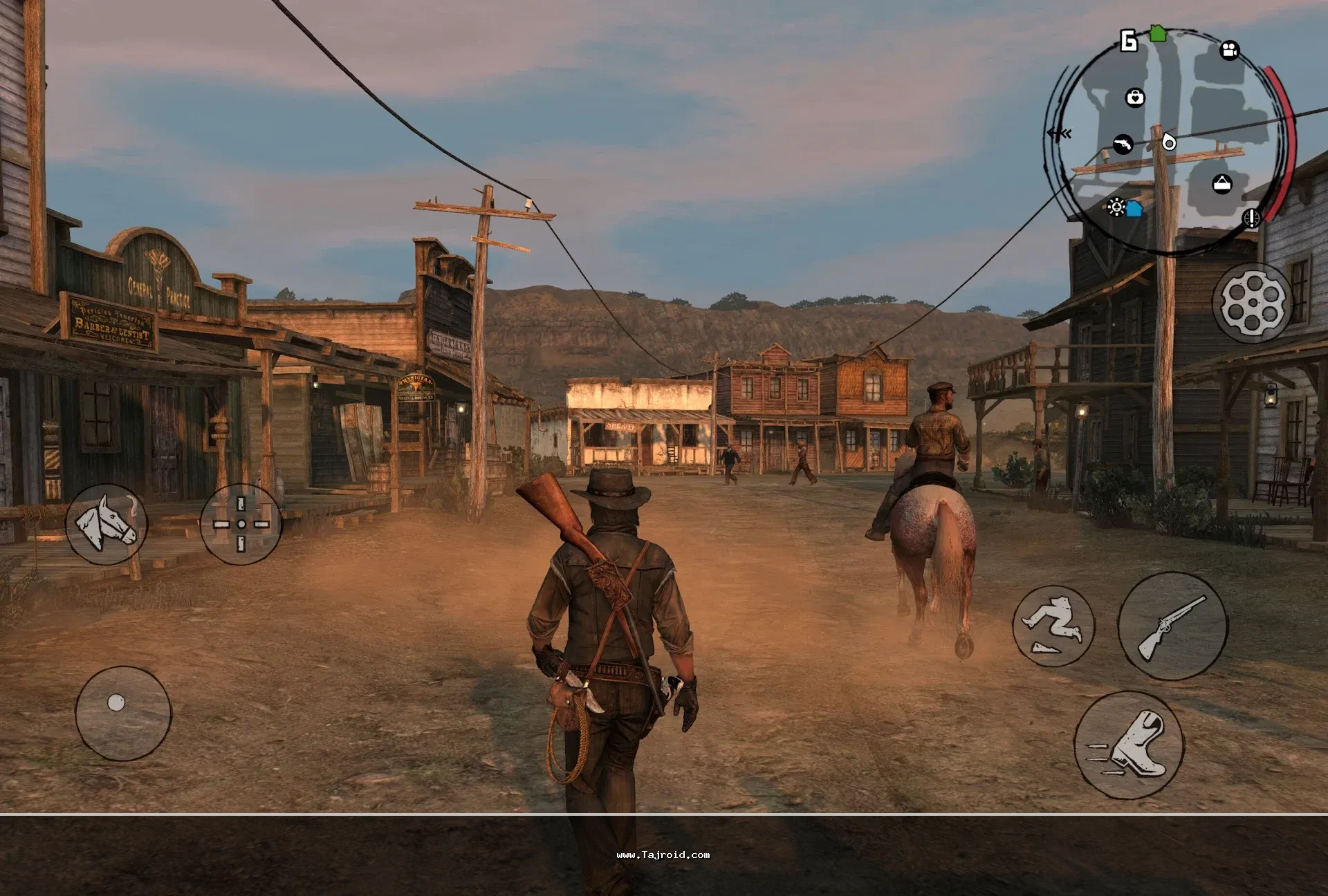Open the circular minimap
The width and height of the screenshot is (1328, 896).
pos(1169,142)
